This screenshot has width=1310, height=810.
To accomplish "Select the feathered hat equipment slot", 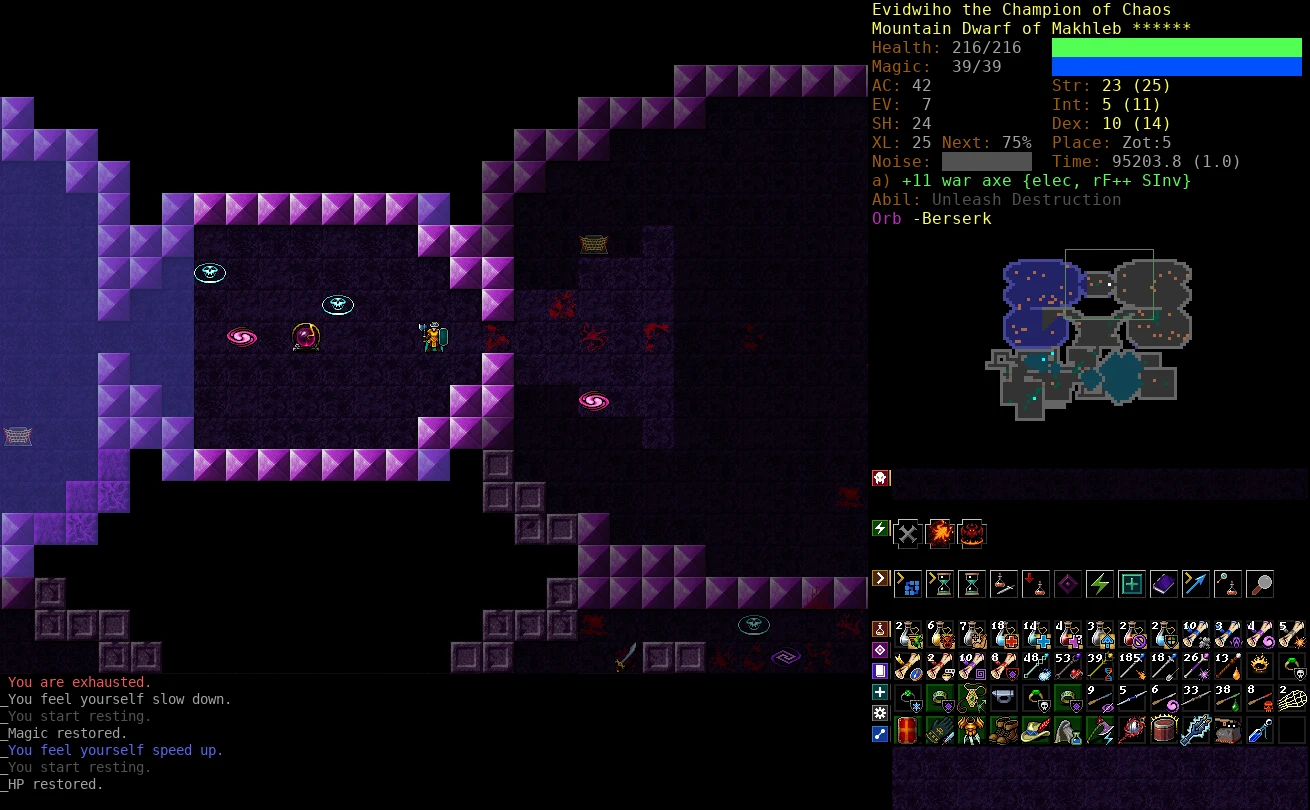I will point(1035,730).
